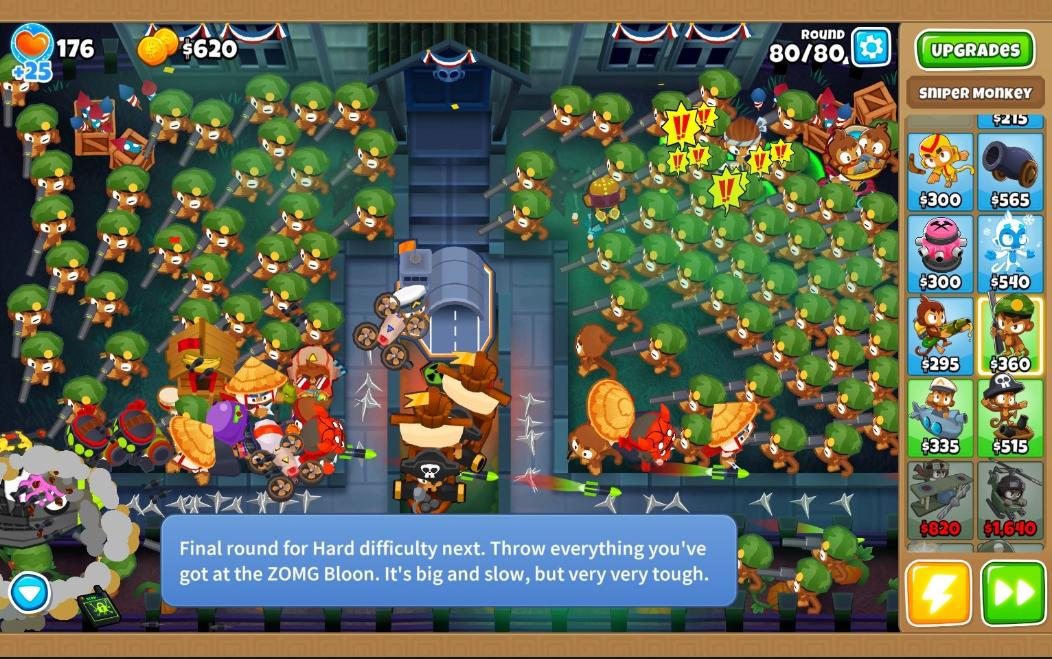Select the Boomerang Monkey tower for $300

click(x=939, y=171)
